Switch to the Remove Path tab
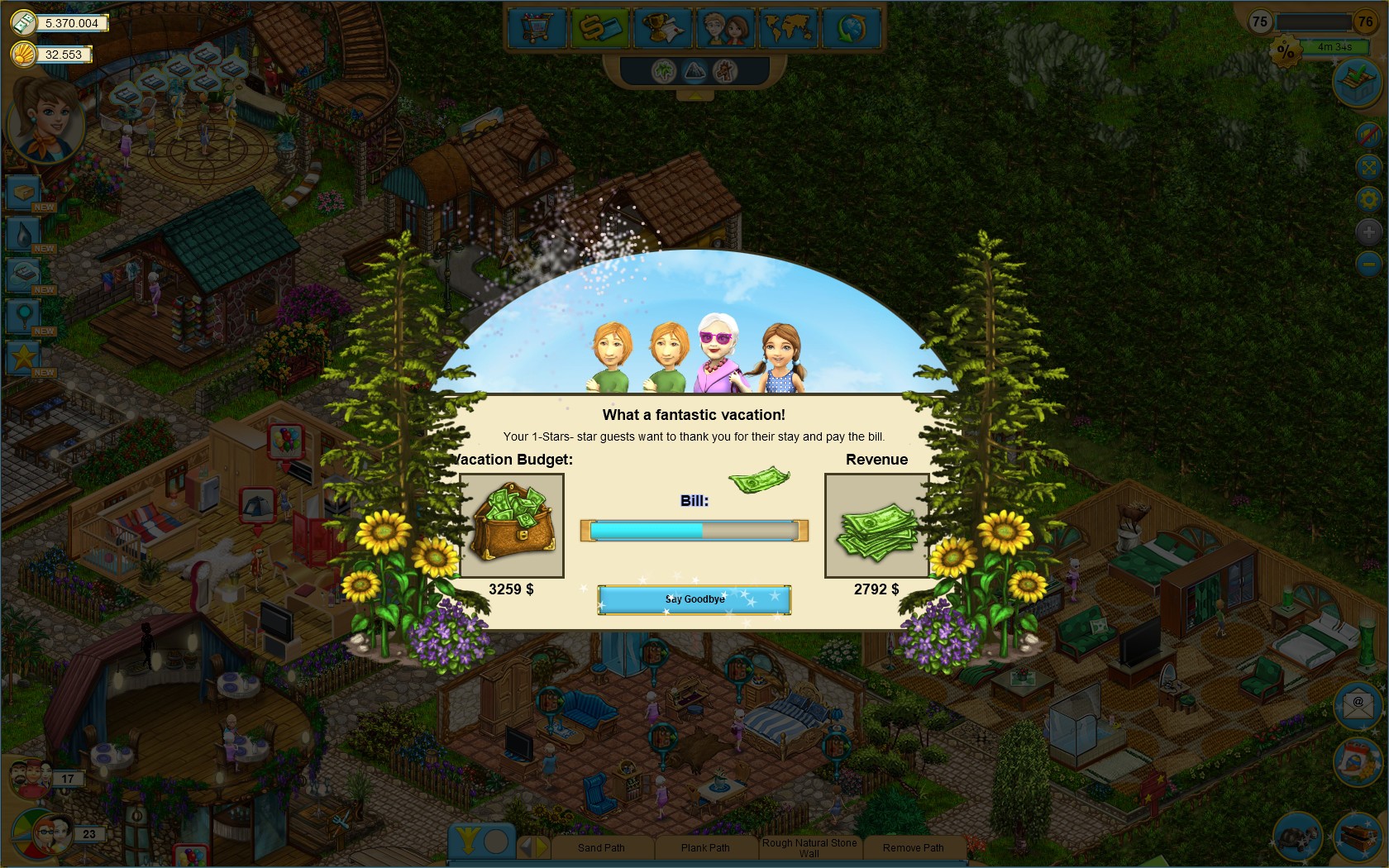This screenshot has width=1389, height=868. 913,847
